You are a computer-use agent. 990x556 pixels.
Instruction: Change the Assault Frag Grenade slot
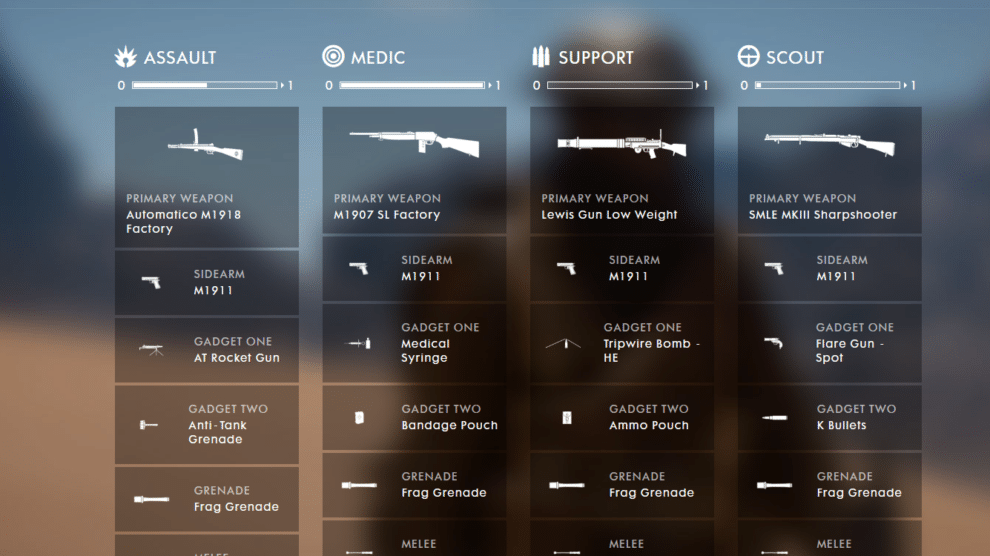tap(206, 499)
